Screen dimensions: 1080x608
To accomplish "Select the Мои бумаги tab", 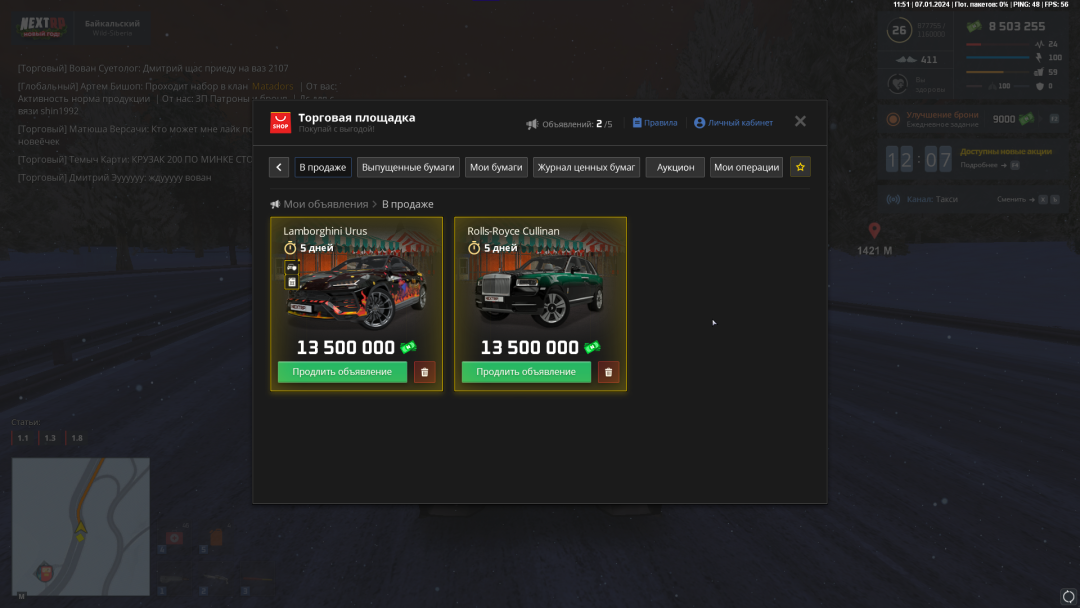I will pos(497,167).
